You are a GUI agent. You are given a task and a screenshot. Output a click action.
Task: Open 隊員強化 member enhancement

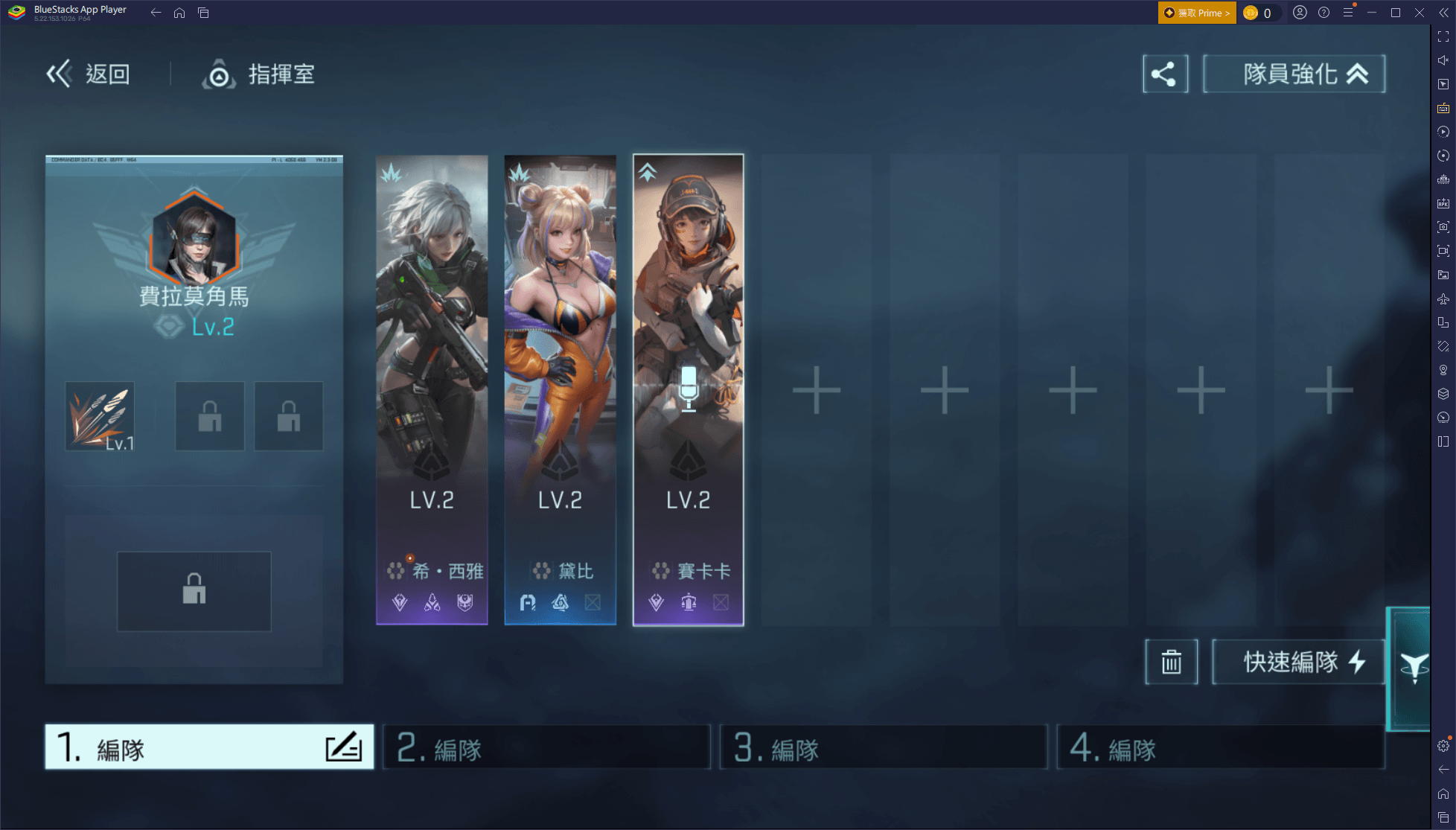1294,74
